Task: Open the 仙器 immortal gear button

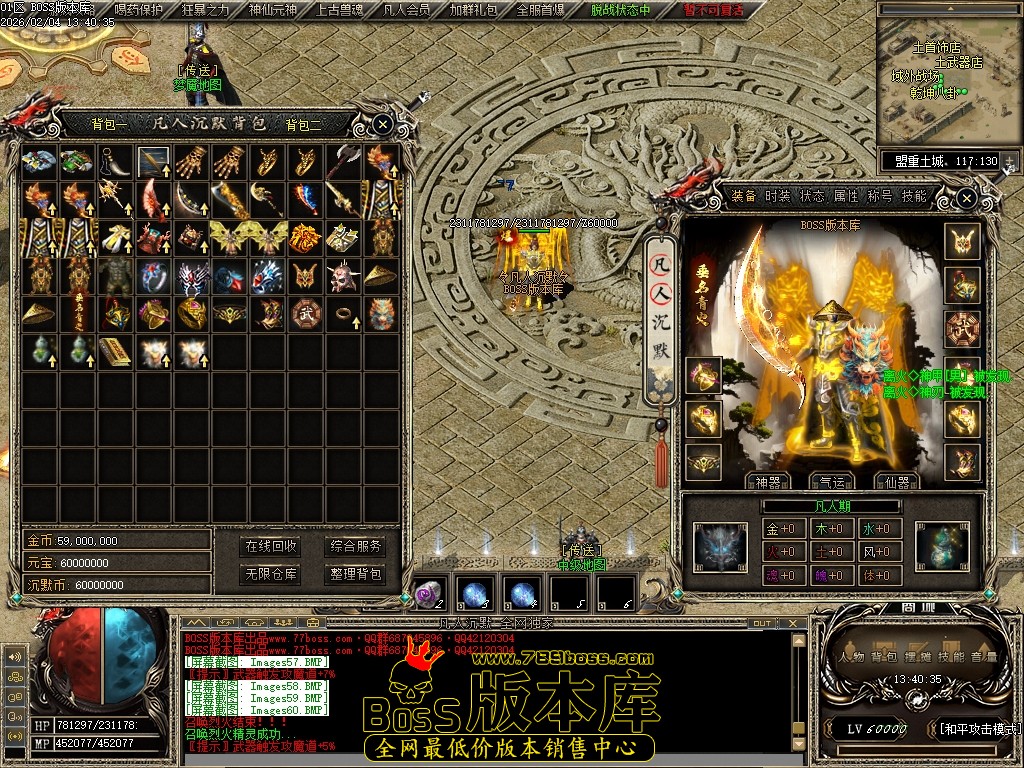Action: click(x=896, y=482)
